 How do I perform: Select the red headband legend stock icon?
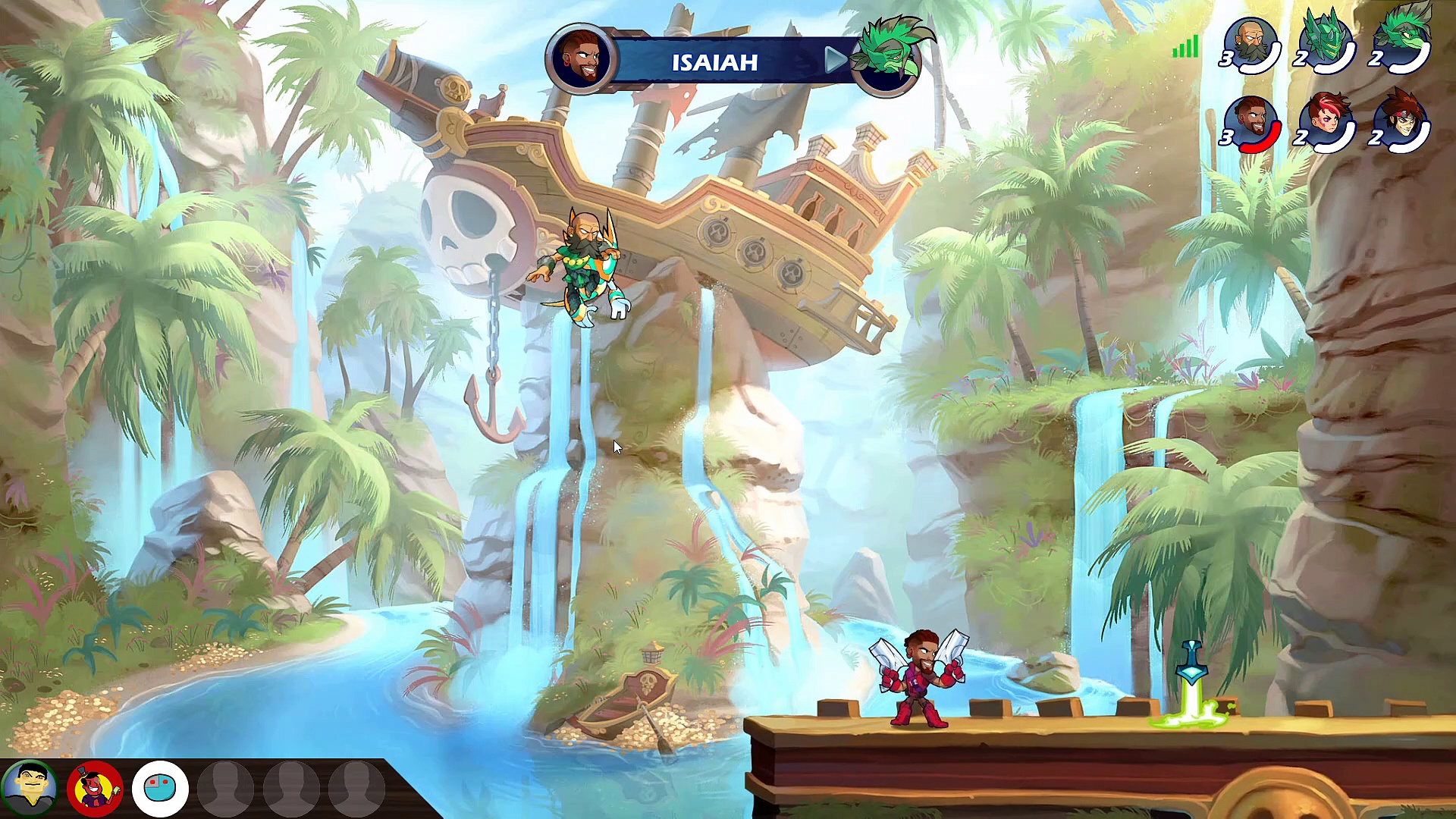(1401, 124)
